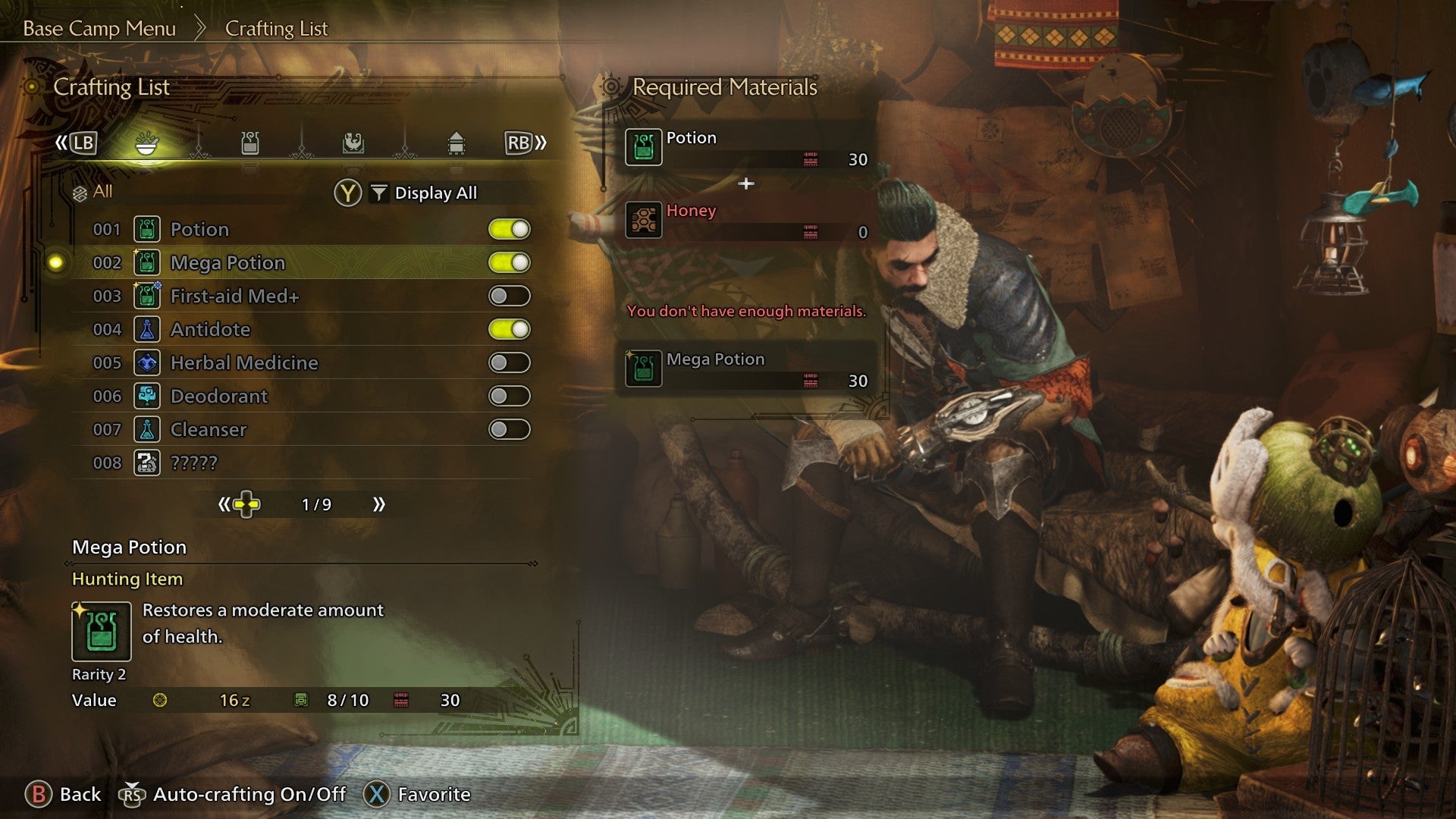
Task: Click the Mega Potion result icon
Action: [643, 369]
